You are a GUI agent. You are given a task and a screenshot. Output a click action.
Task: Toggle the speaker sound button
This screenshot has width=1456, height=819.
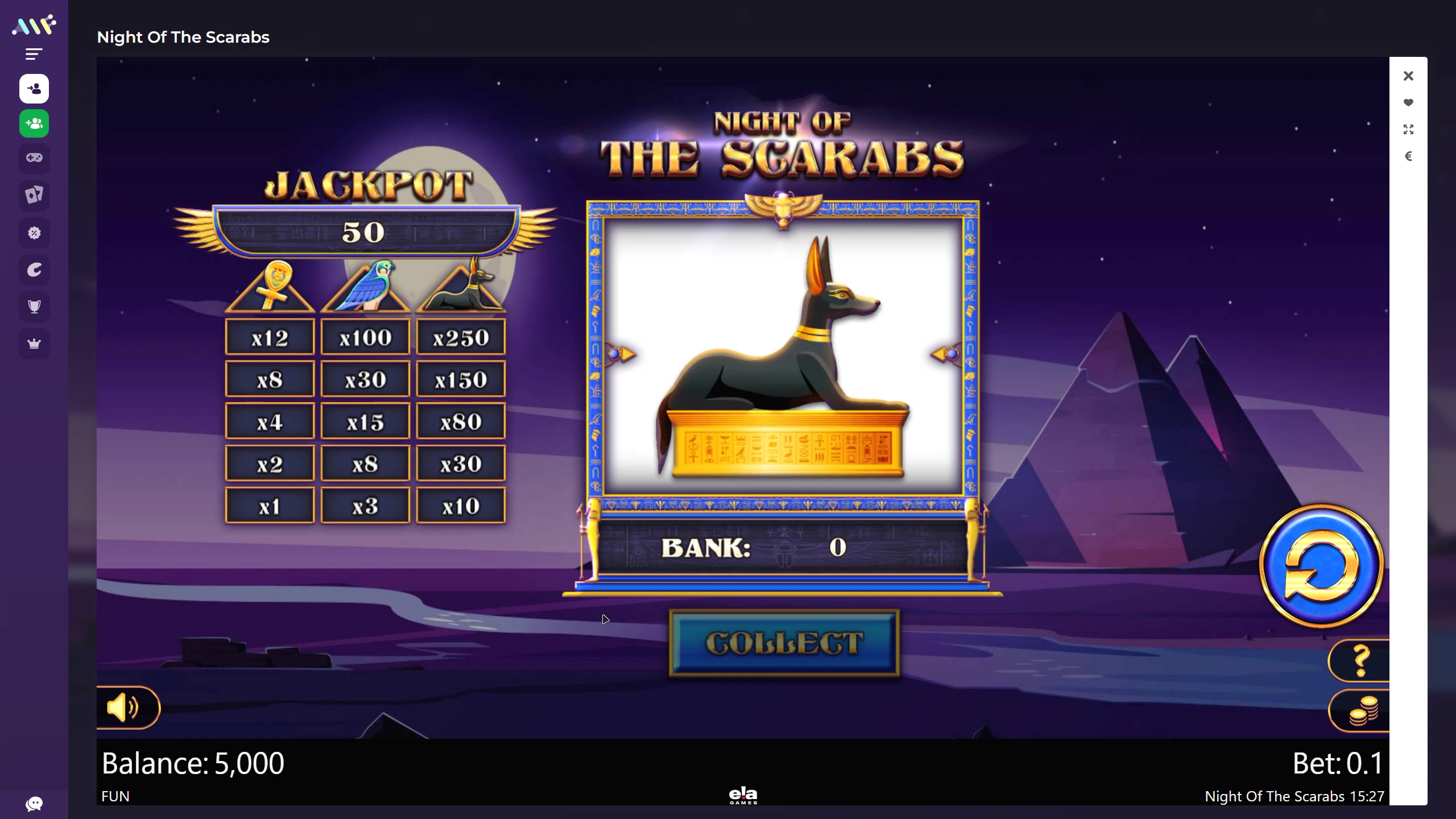(x=123, y=708)
